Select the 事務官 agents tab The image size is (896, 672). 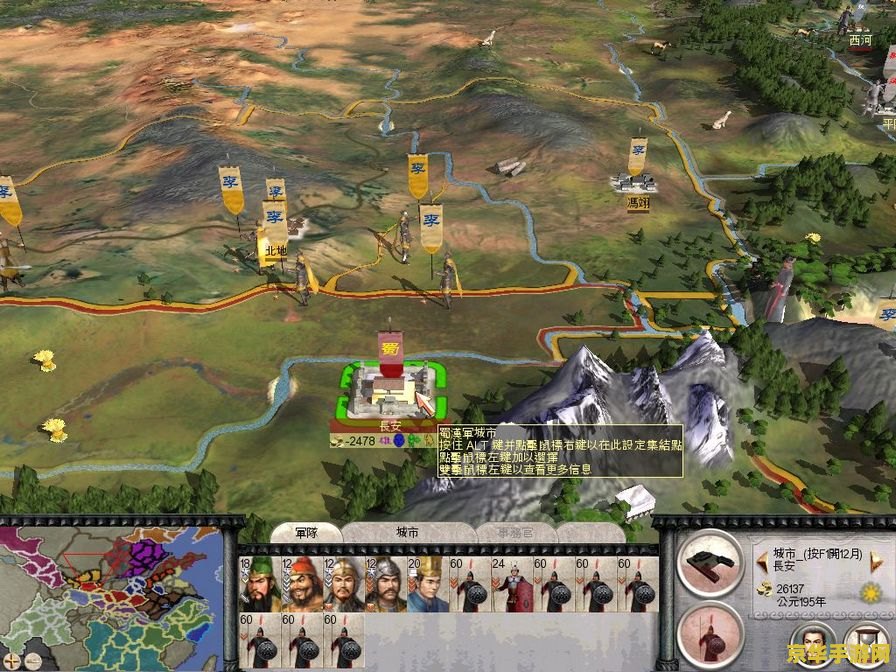click(516, 533)
